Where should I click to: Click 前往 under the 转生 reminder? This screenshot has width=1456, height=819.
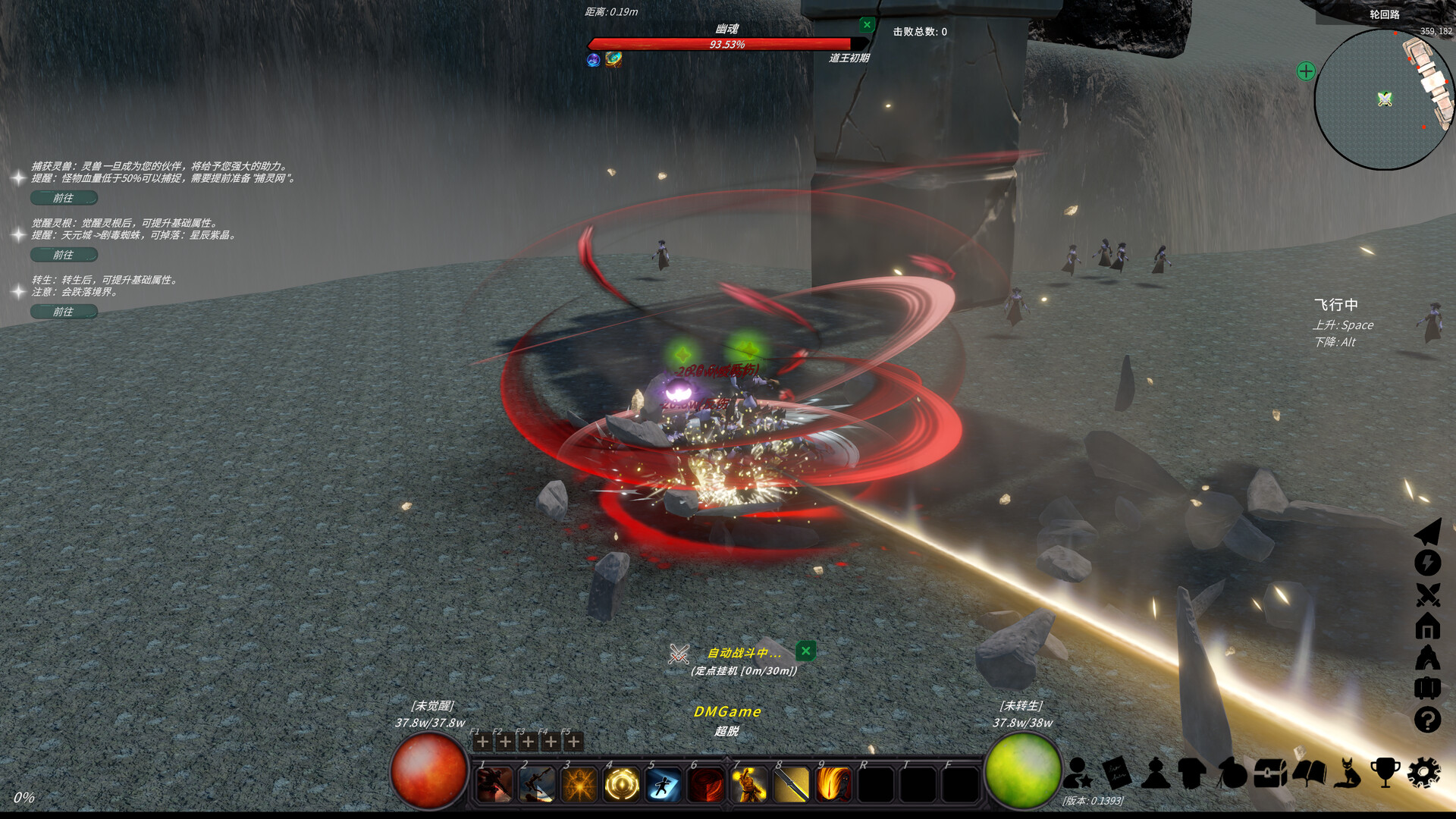(64, 311)
